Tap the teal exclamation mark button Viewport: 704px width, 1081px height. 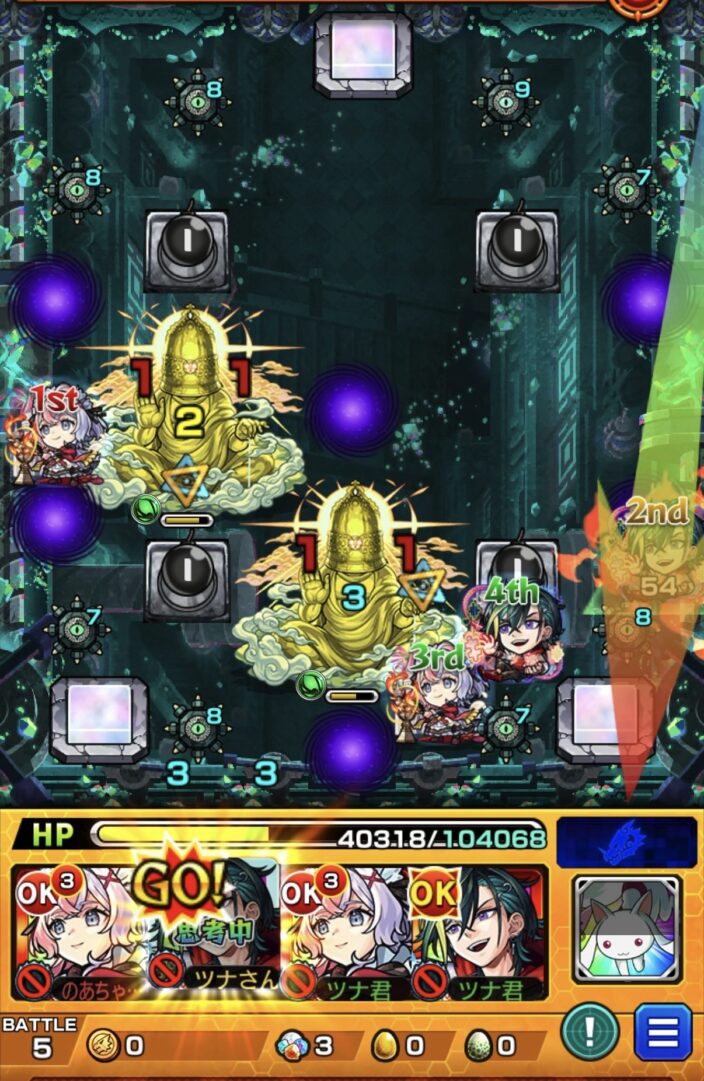tap(589, 1032)
